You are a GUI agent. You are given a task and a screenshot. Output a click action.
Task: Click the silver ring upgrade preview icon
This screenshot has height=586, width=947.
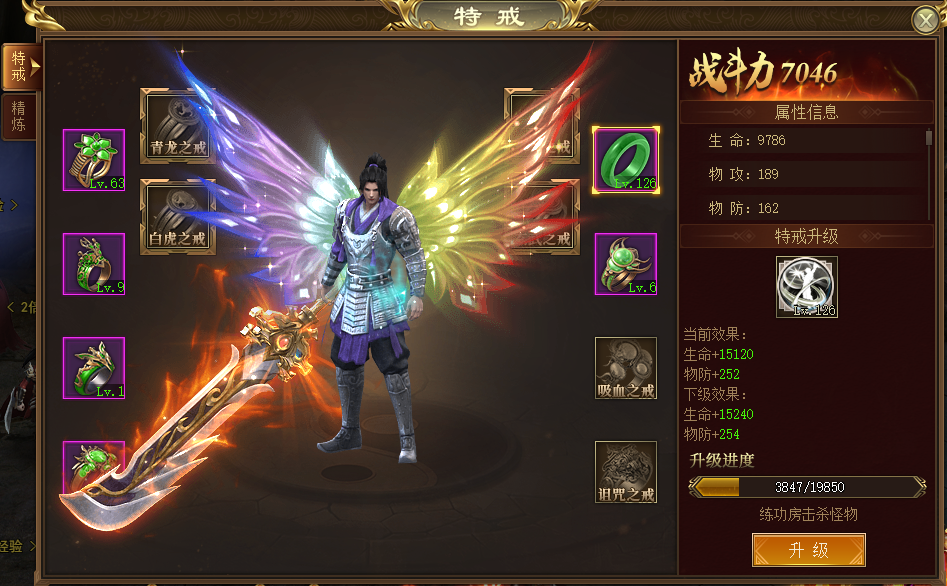(x=807, y=287)
